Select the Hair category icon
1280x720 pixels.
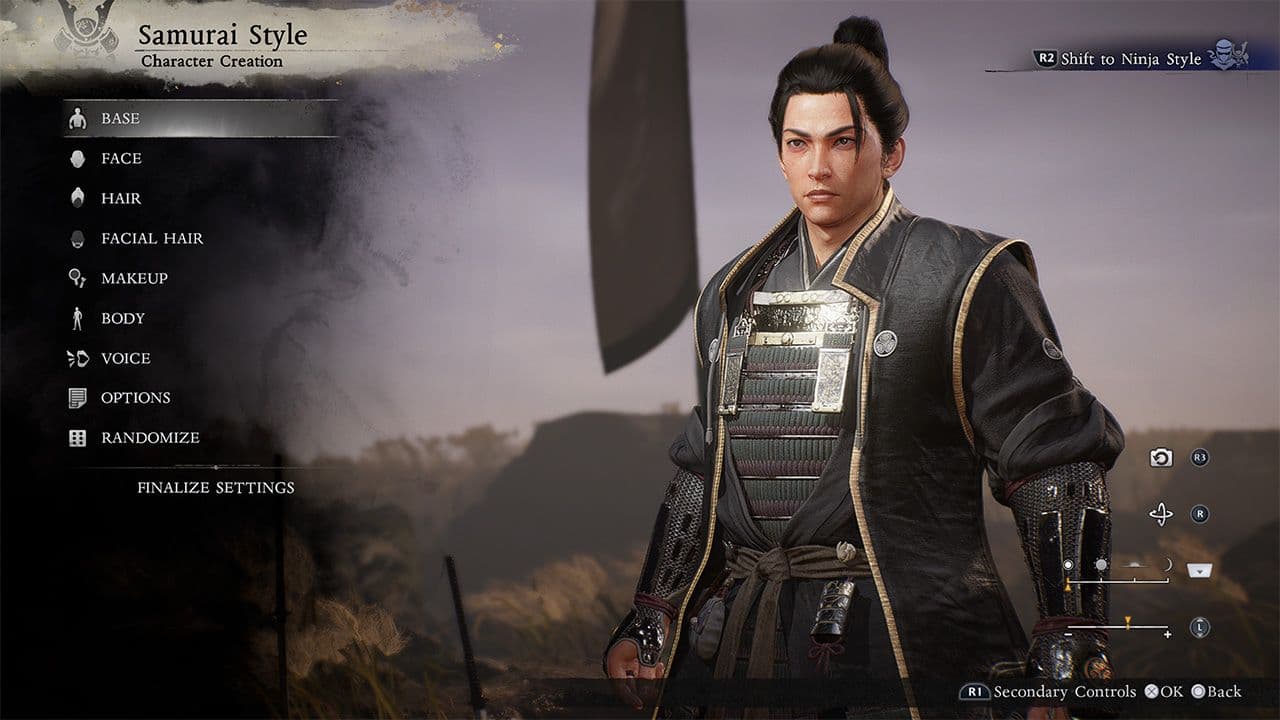78,198
